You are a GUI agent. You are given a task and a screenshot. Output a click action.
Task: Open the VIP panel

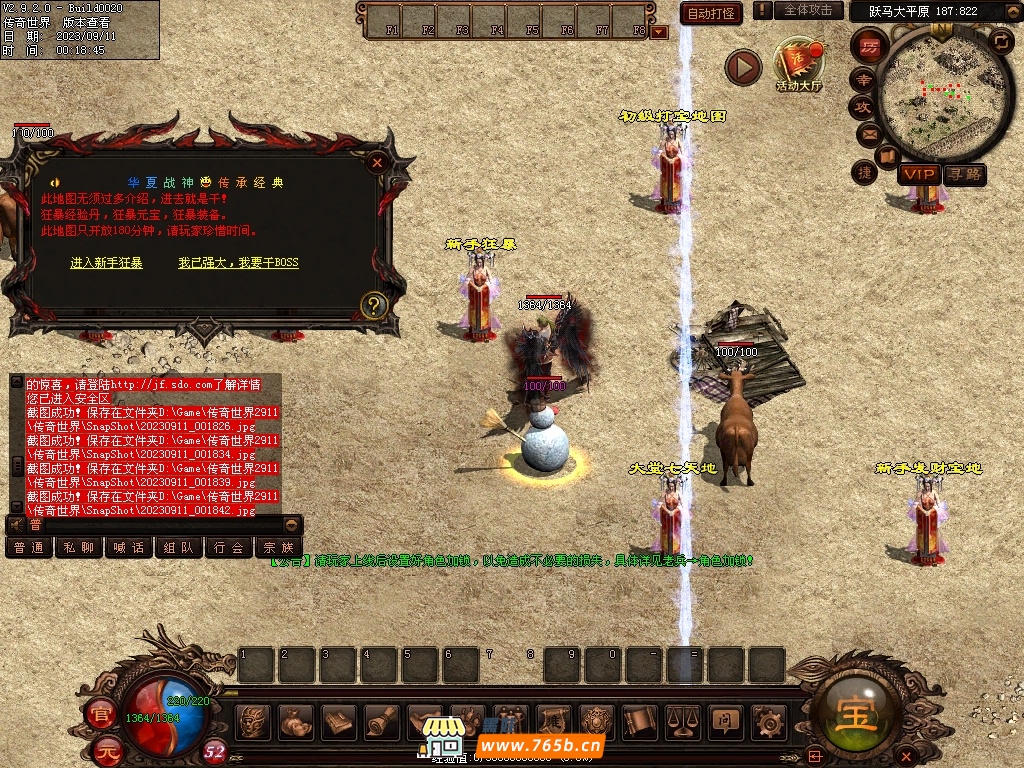918,174
